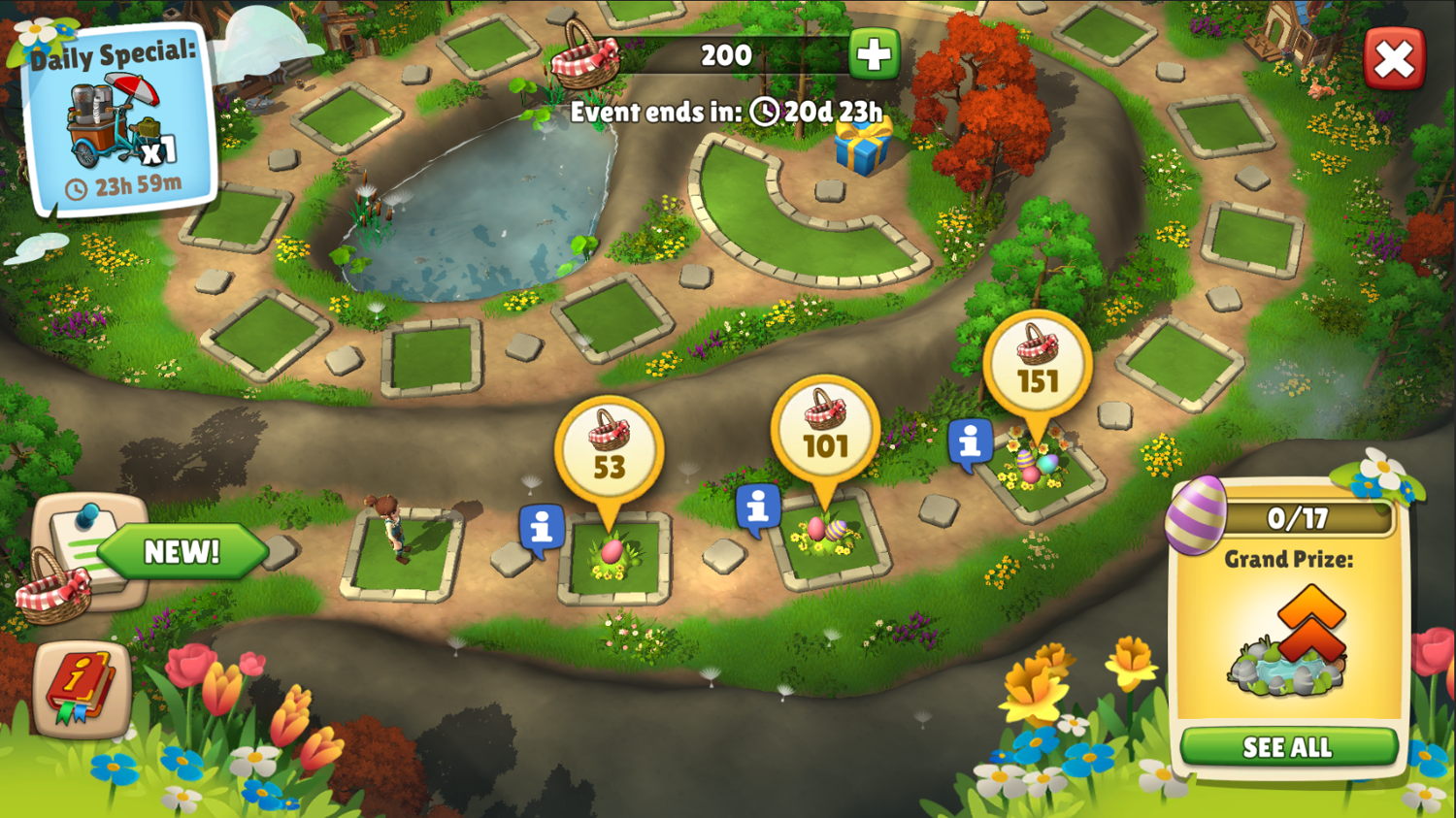
Task: Open the red info guide book
Action: pos(82,687)
